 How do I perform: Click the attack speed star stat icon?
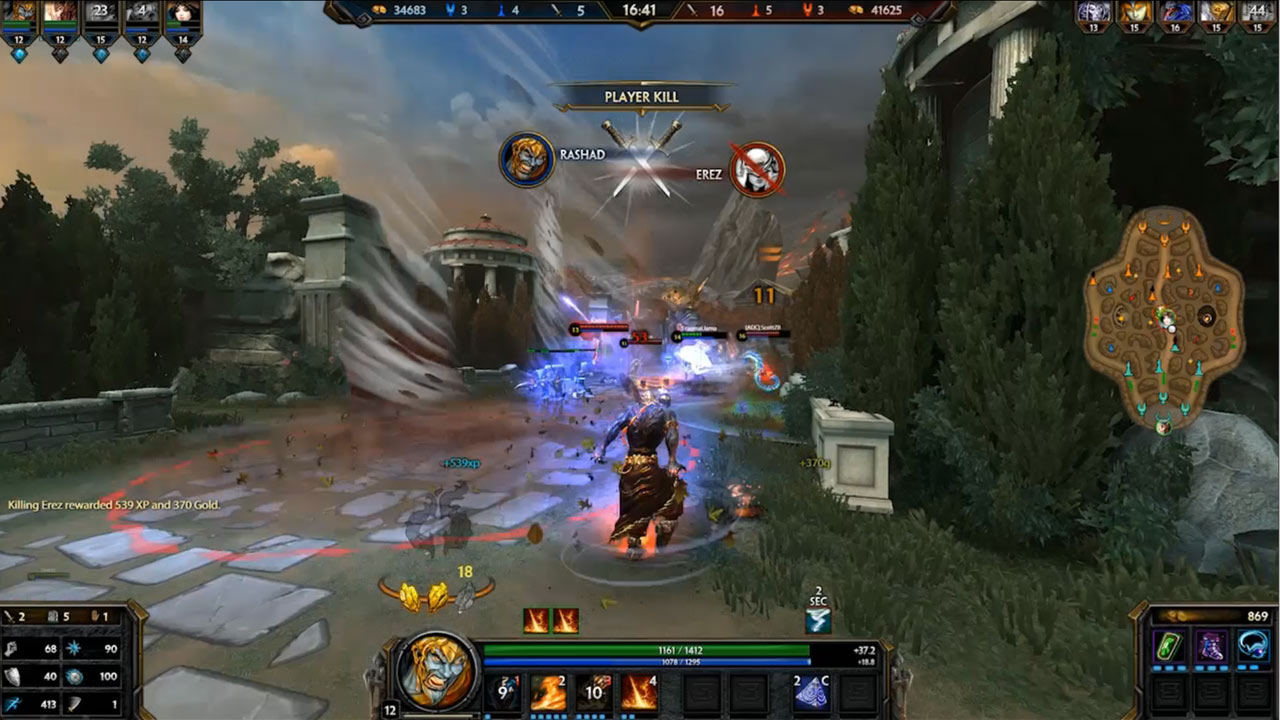[72, 648]
